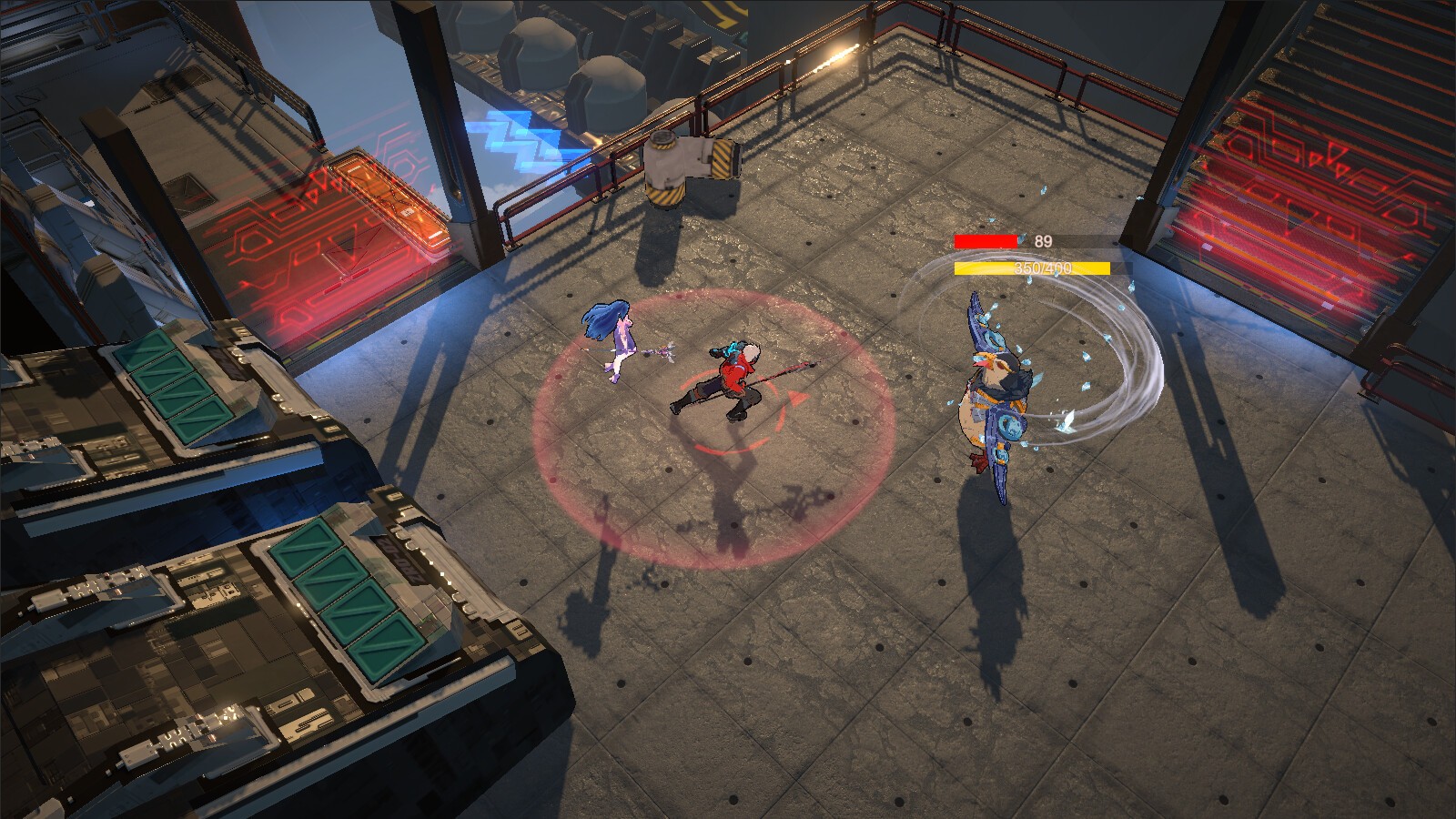Click the red enemy health bar
The height and width of the screenshot is (819, 1456).
[x=985, y=241]
